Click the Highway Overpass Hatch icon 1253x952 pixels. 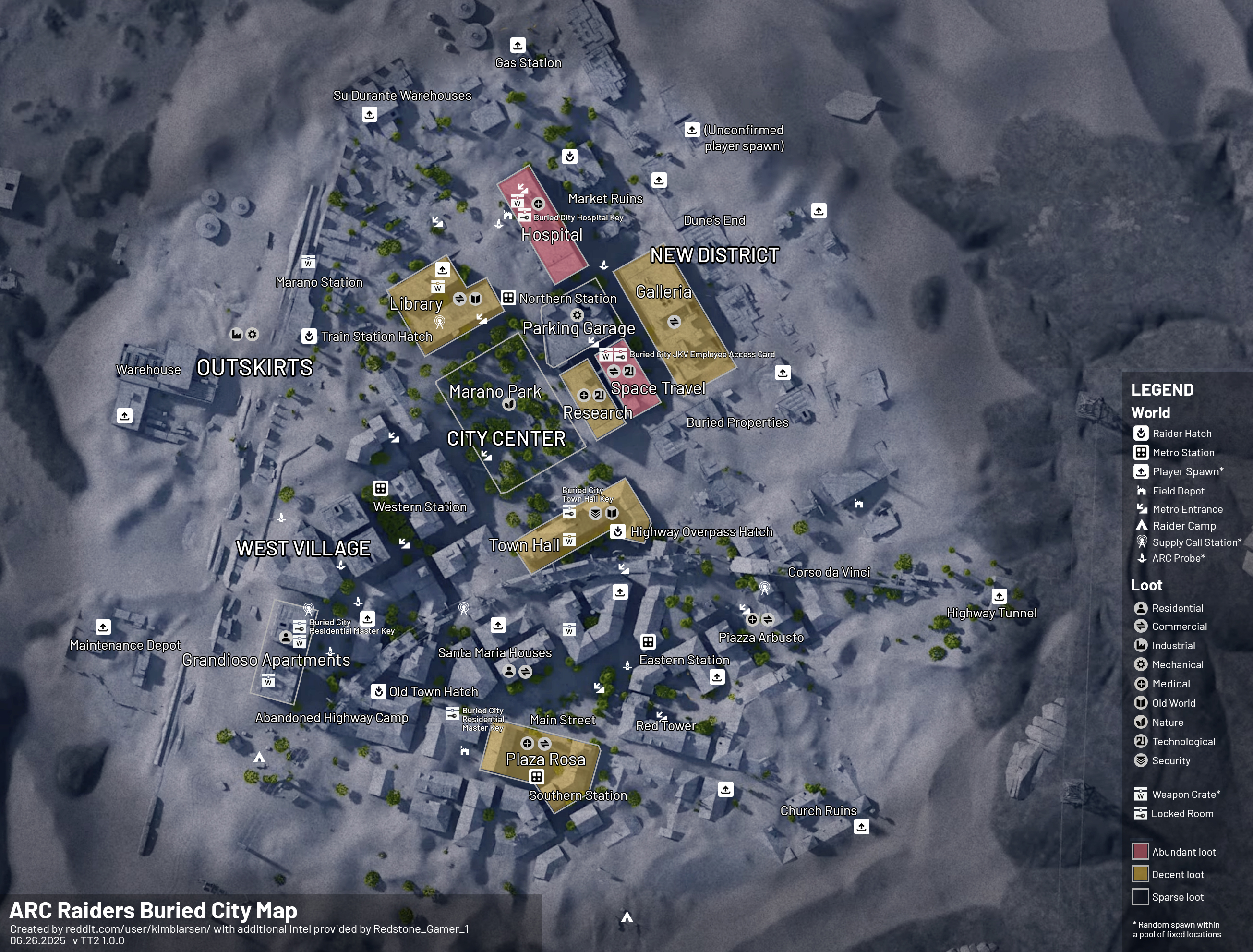pos(618,531)
